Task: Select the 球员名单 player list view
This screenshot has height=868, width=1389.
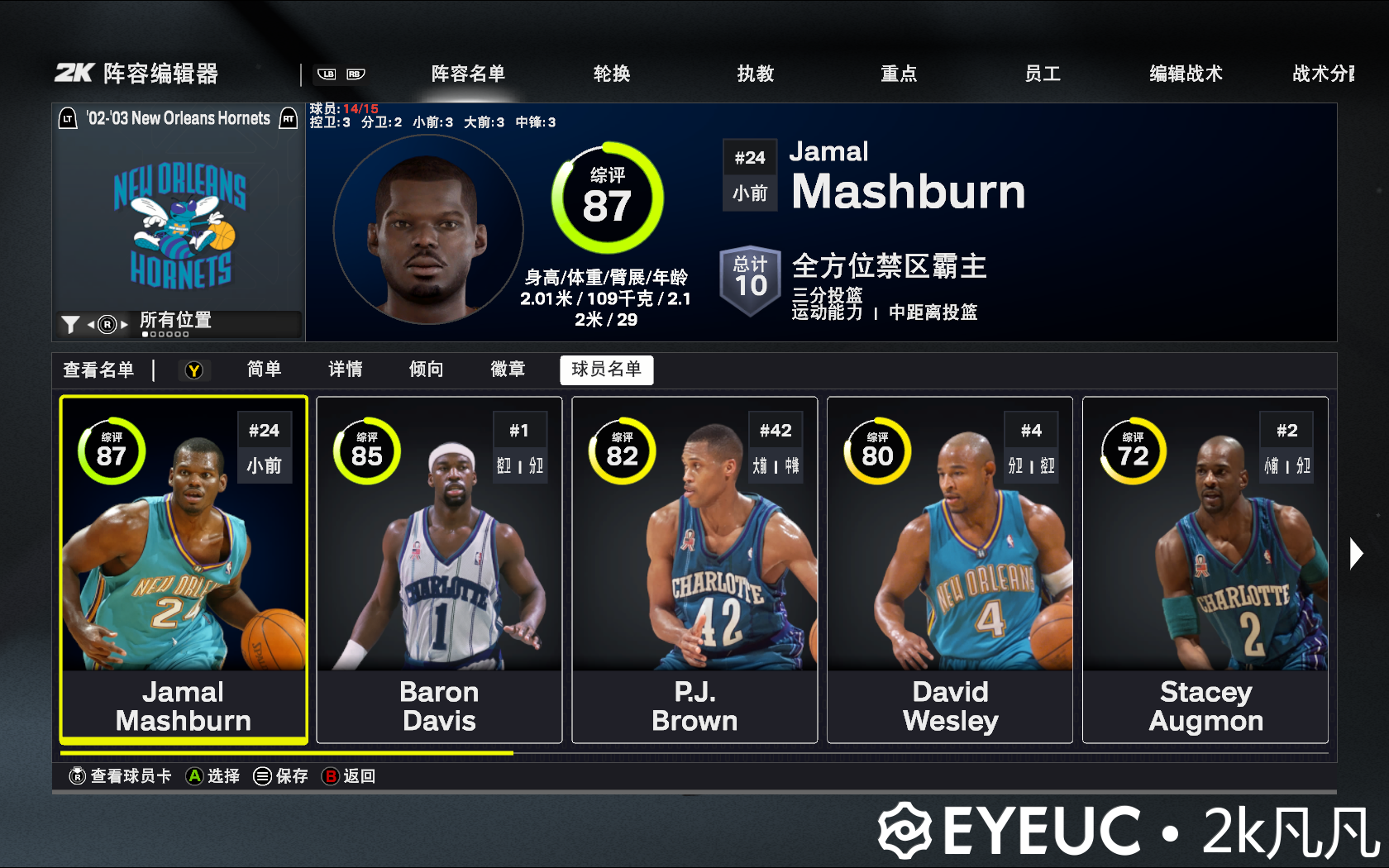Action: [606, 370]
